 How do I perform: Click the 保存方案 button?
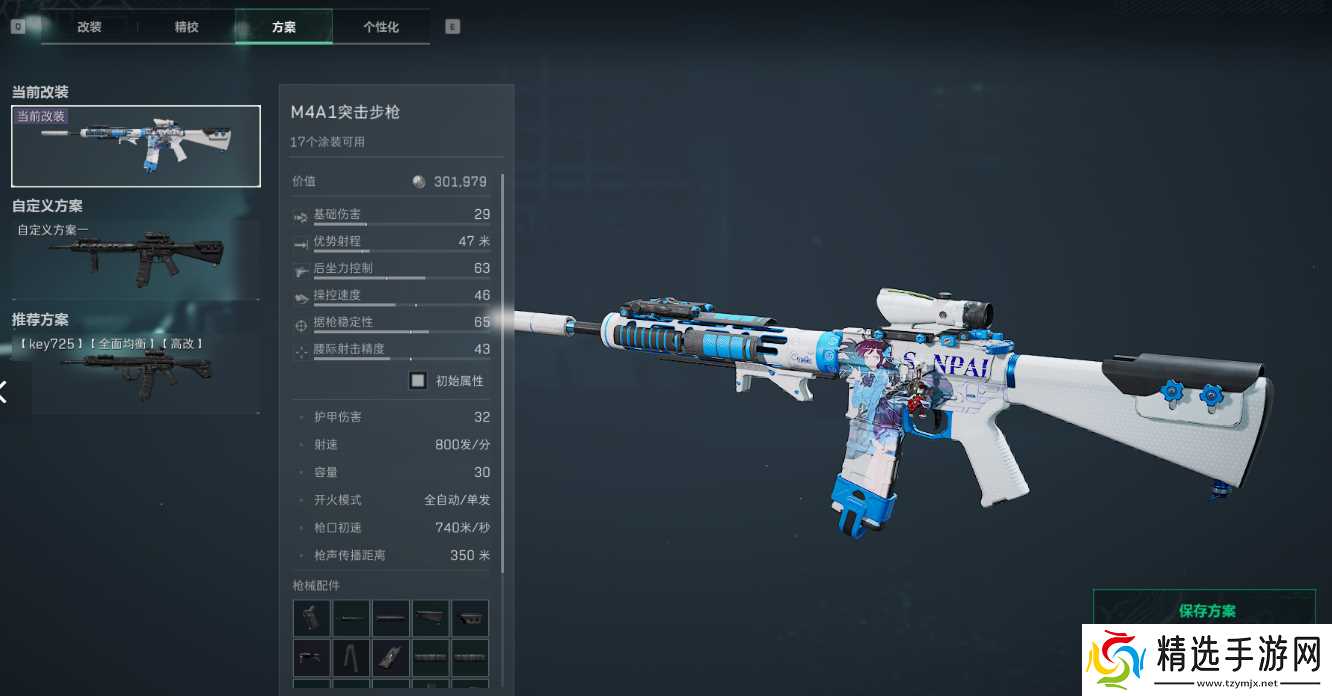click(1207, 611)
